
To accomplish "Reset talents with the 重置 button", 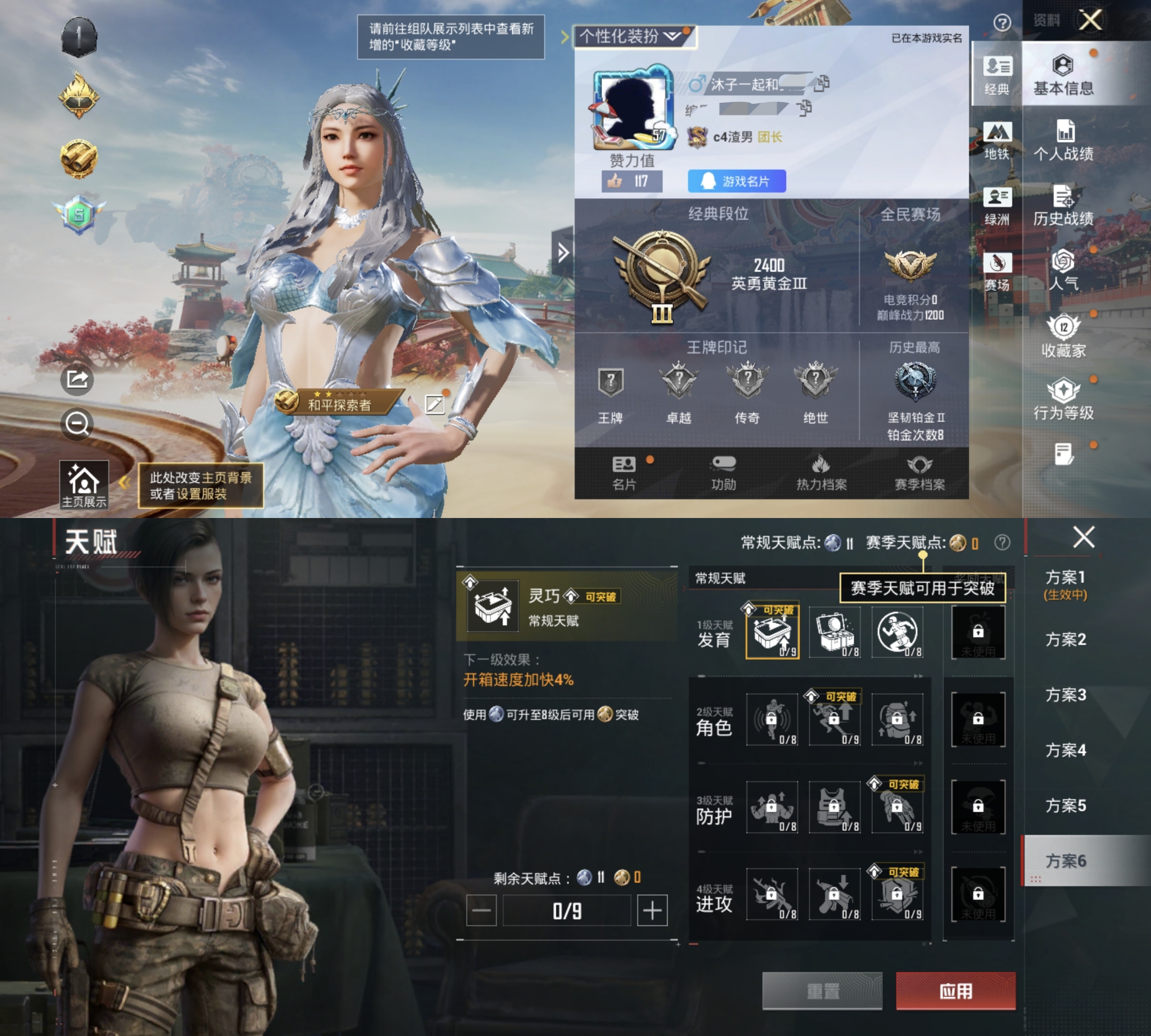I will [x=822, y=991].
